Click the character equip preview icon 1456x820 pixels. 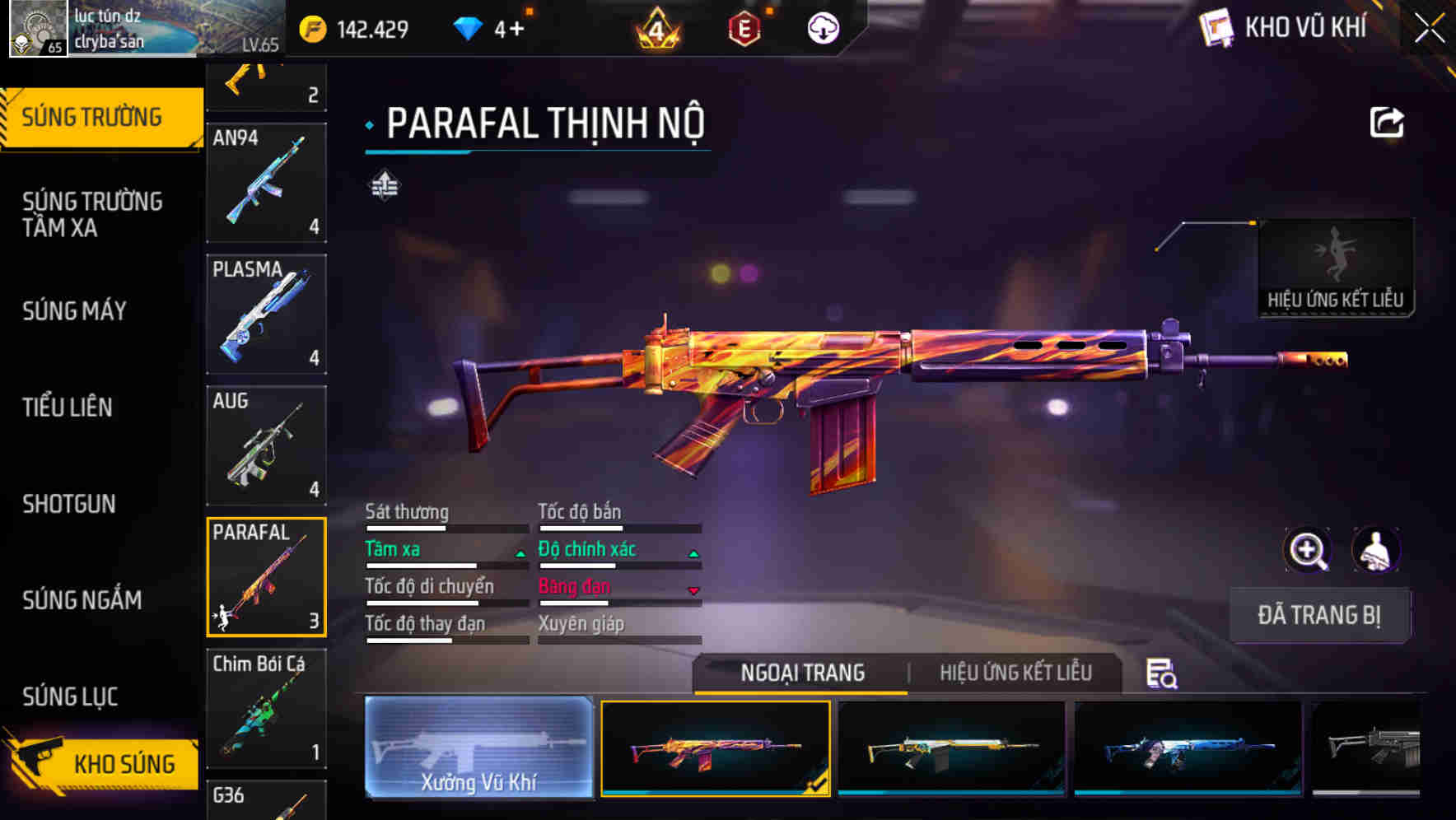point(1377,550)
